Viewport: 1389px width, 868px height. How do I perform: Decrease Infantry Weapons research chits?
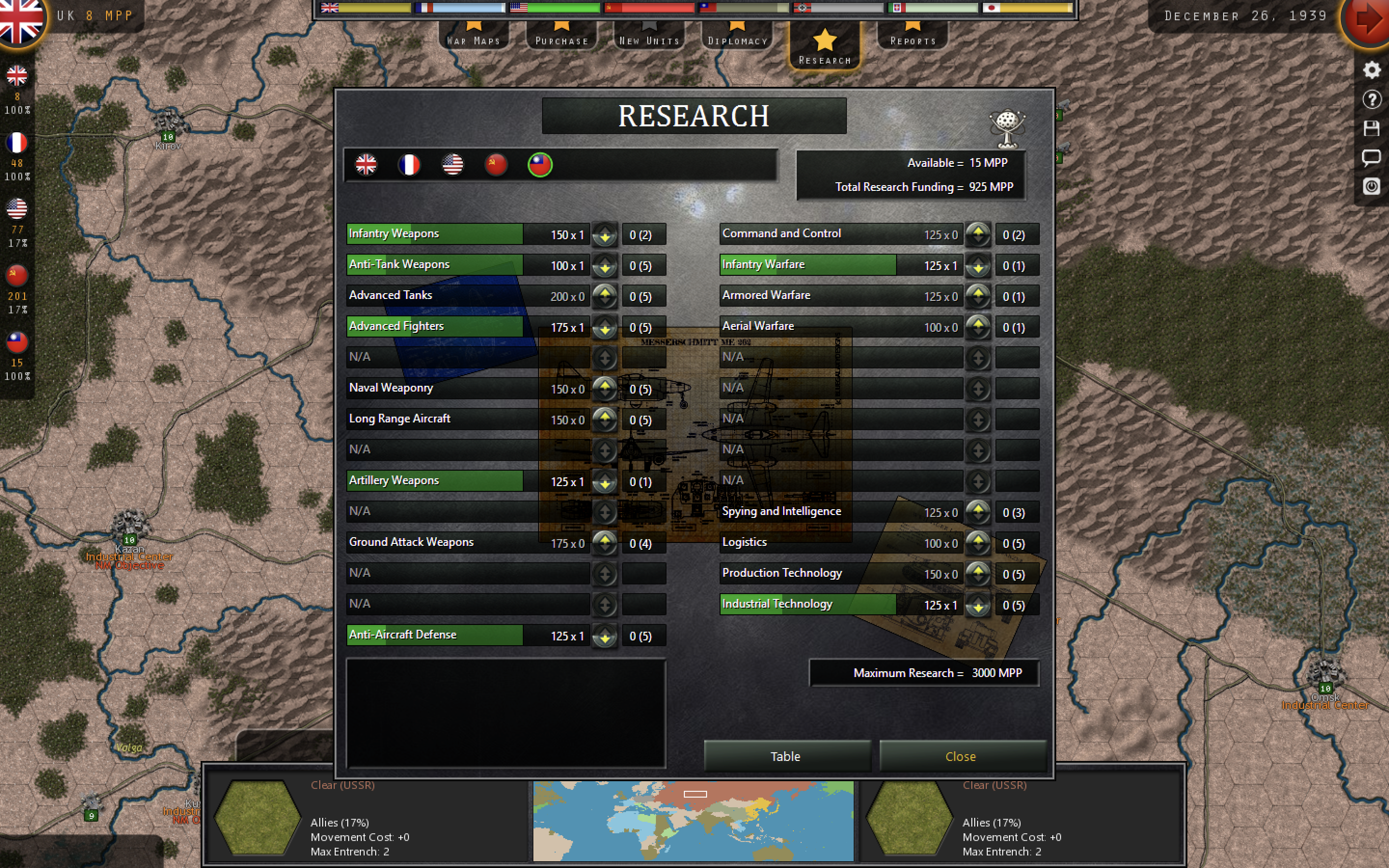(605, 238)
